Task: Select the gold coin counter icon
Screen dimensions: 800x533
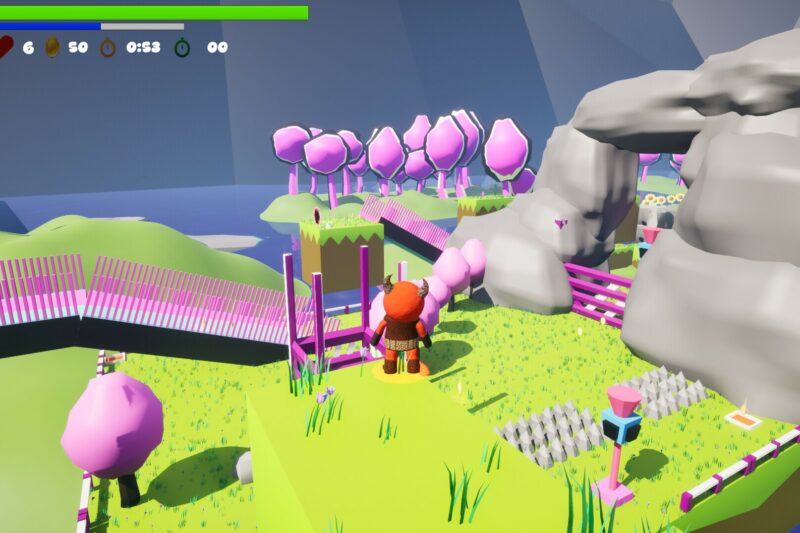Action: (x=52, y=47)
